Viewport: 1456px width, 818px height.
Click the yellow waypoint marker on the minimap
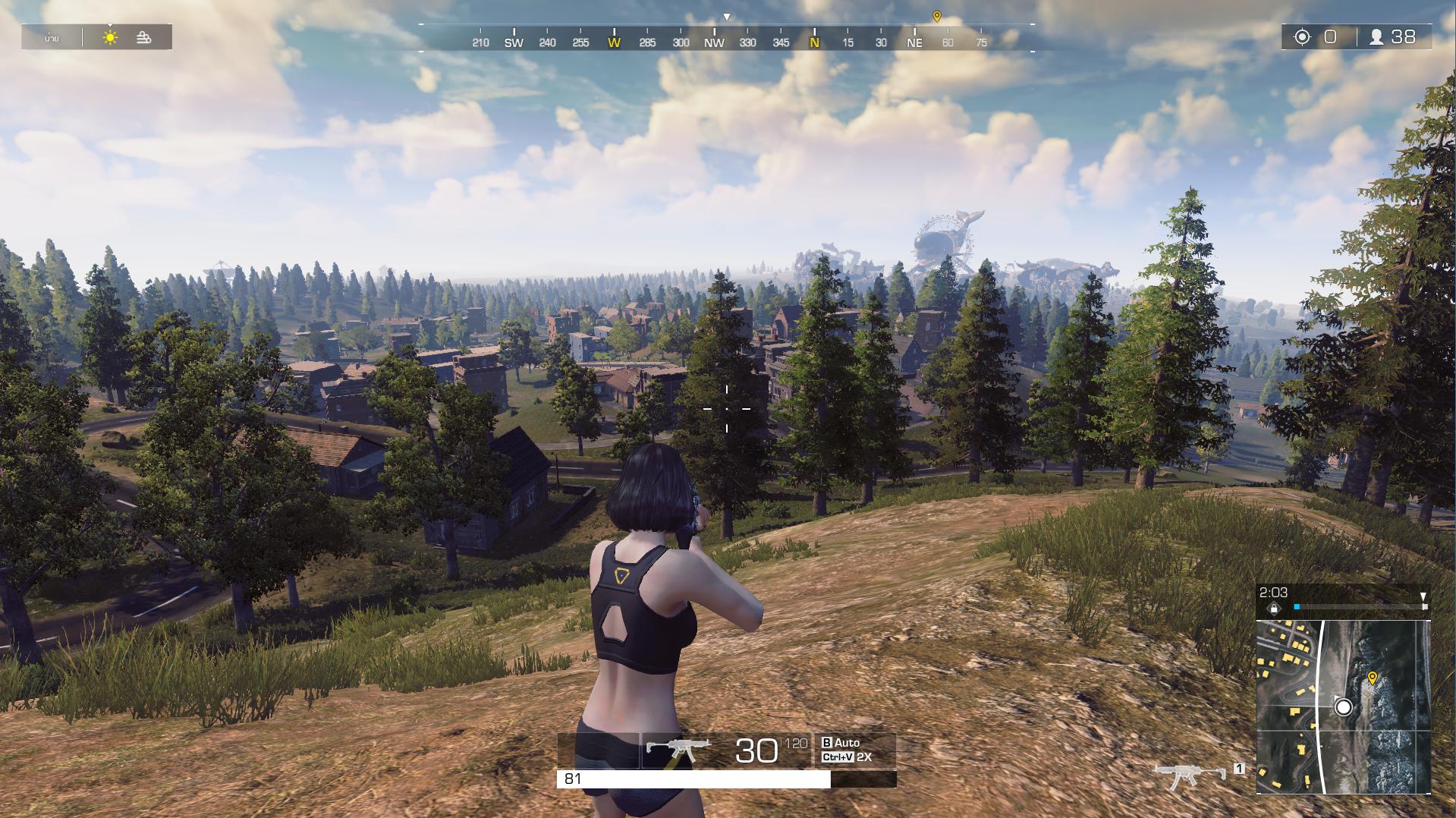1373,675
